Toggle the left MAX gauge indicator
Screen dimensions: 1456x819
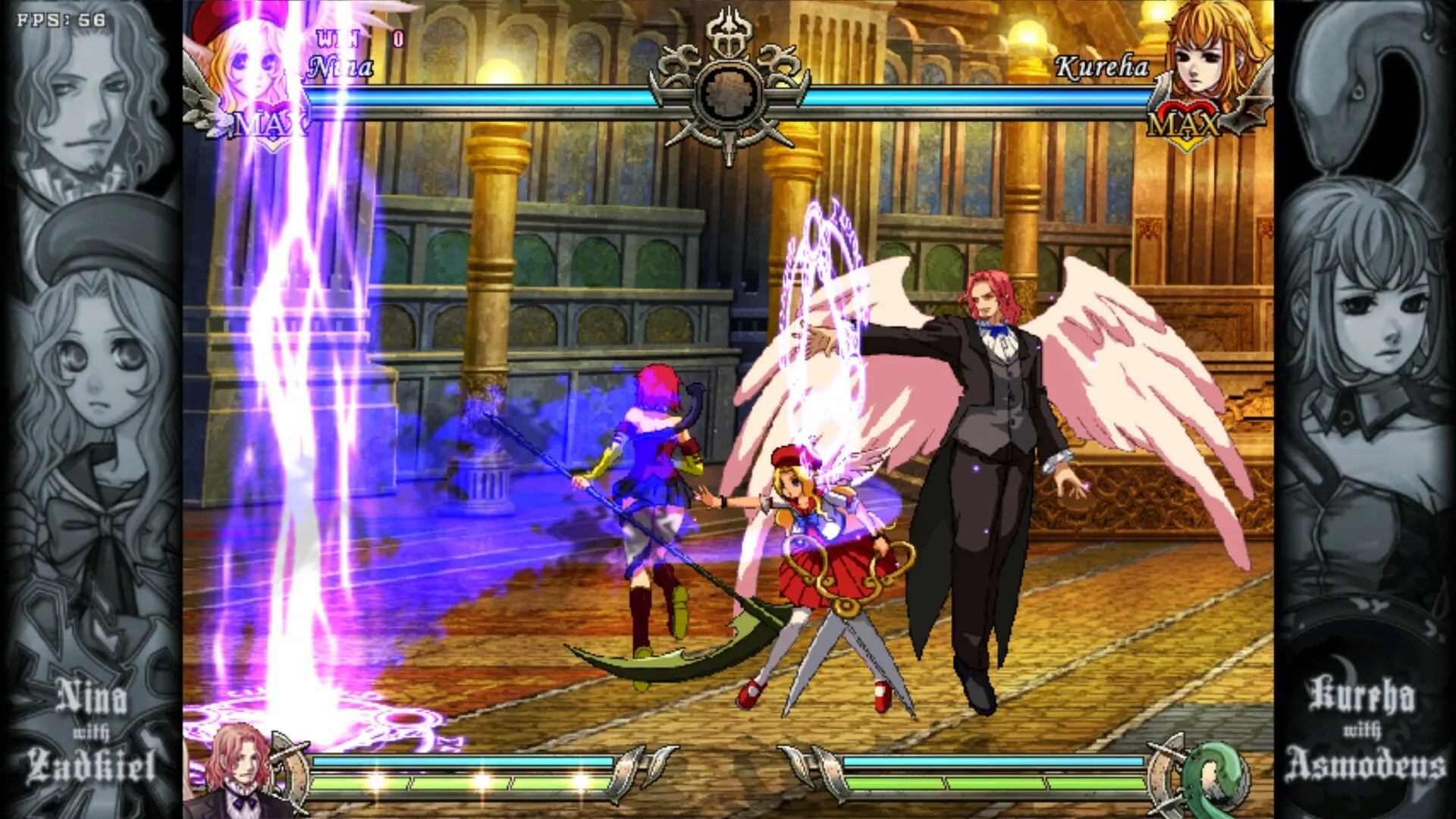coord(269,121)
